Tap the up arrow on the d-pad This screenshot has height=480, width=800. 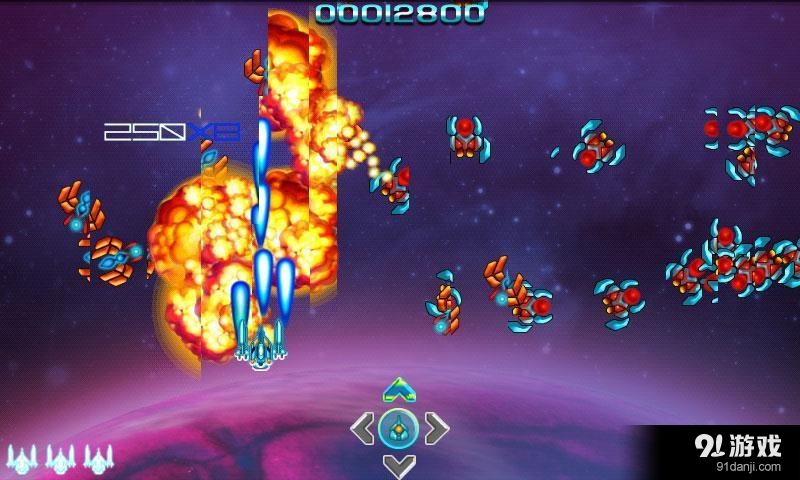(399, 388)
